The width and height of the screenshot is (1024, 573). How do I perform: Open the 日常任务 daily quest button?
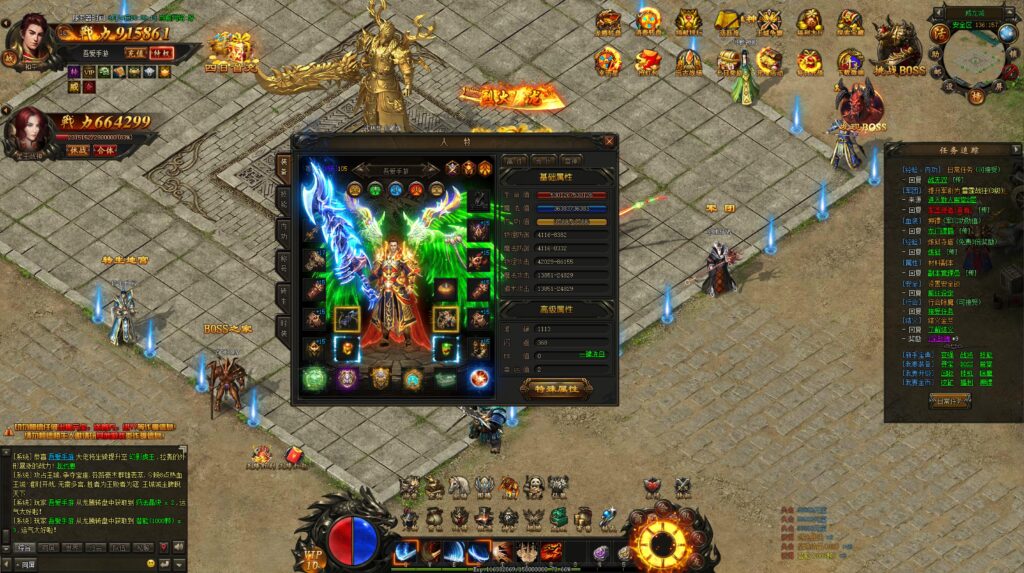tap(949, 400)
